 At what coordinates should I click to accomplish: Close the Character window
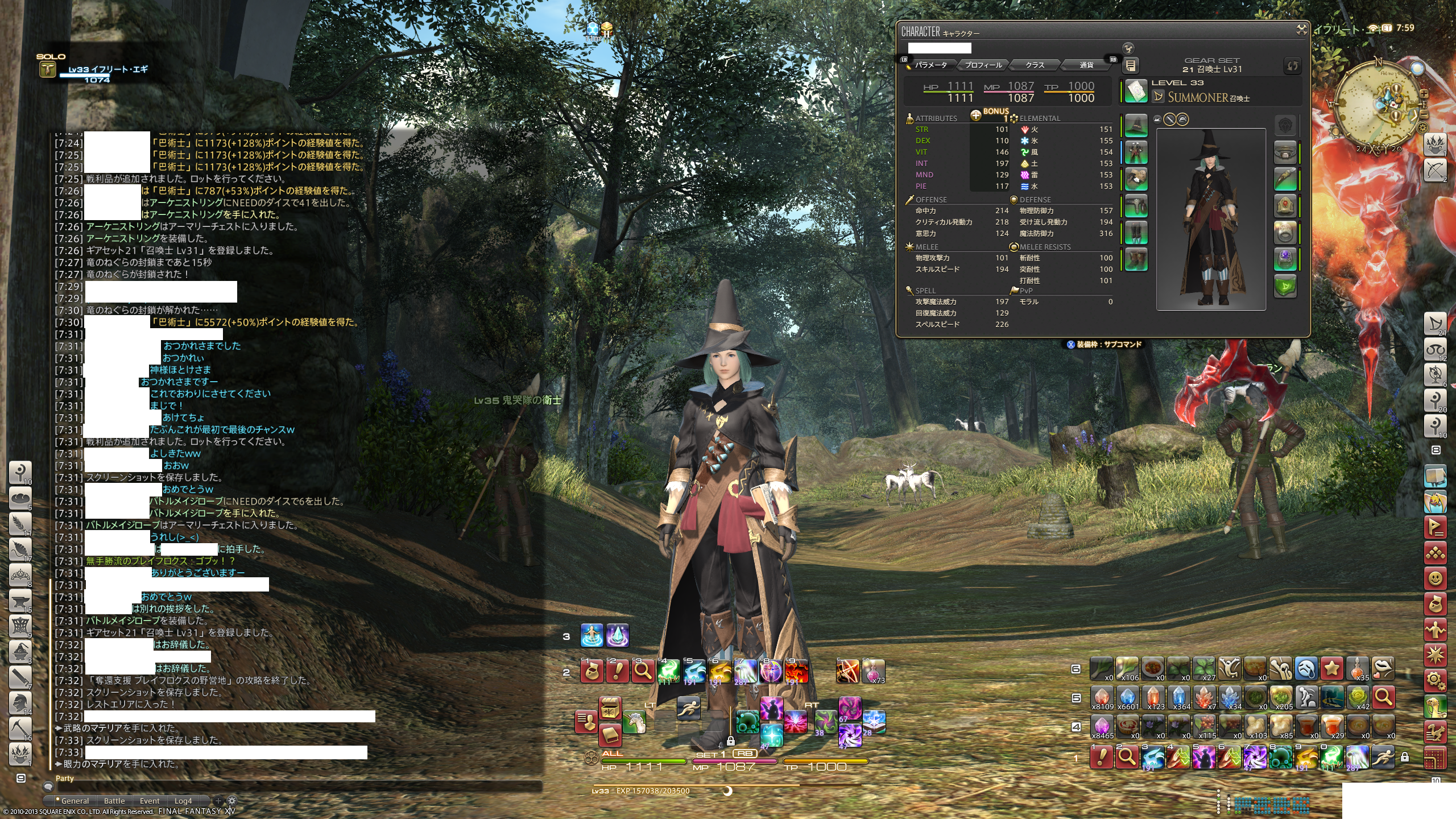[1301, 30]
